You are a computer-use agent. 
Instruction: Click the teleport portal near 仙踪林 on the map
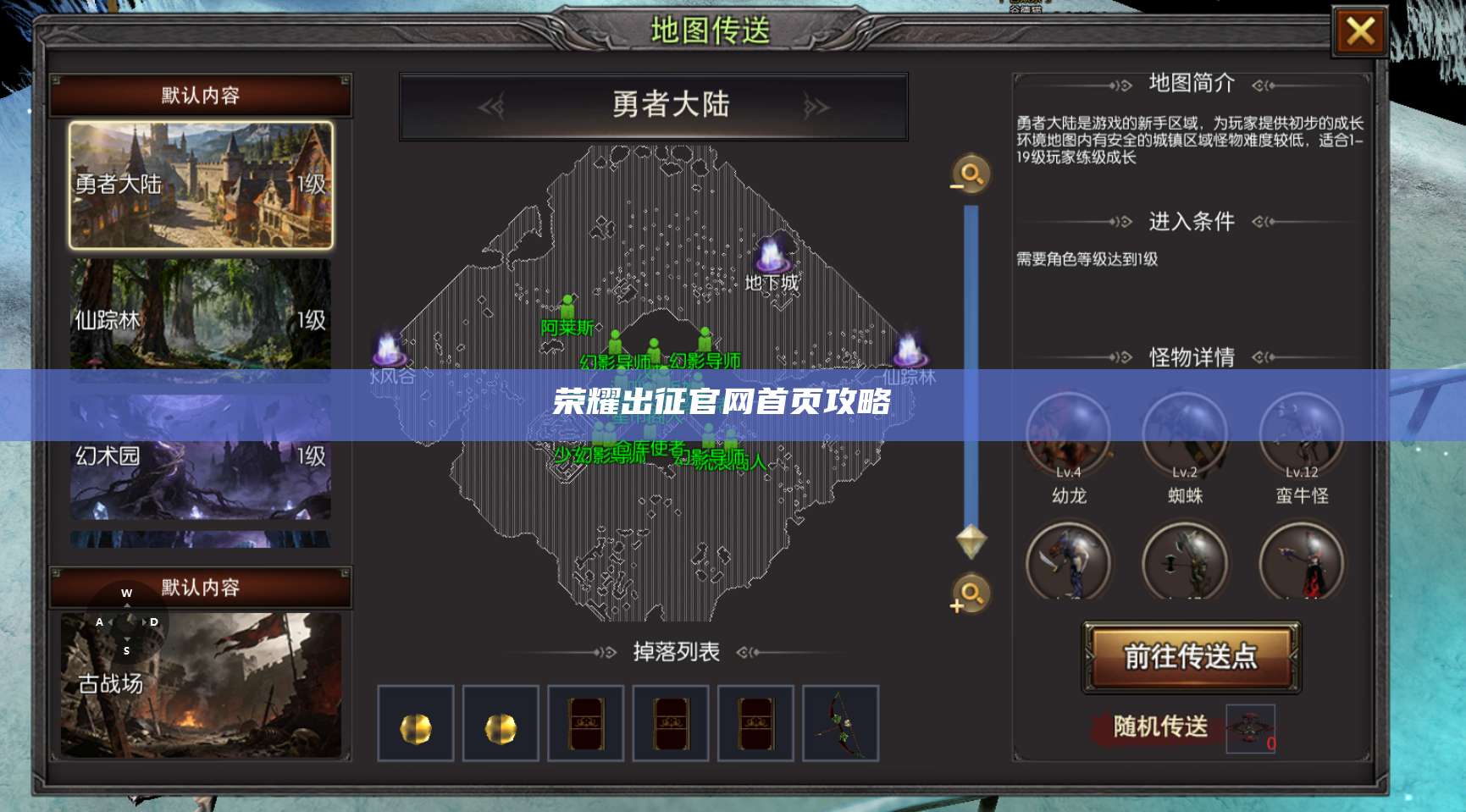(x=912, y=347)
